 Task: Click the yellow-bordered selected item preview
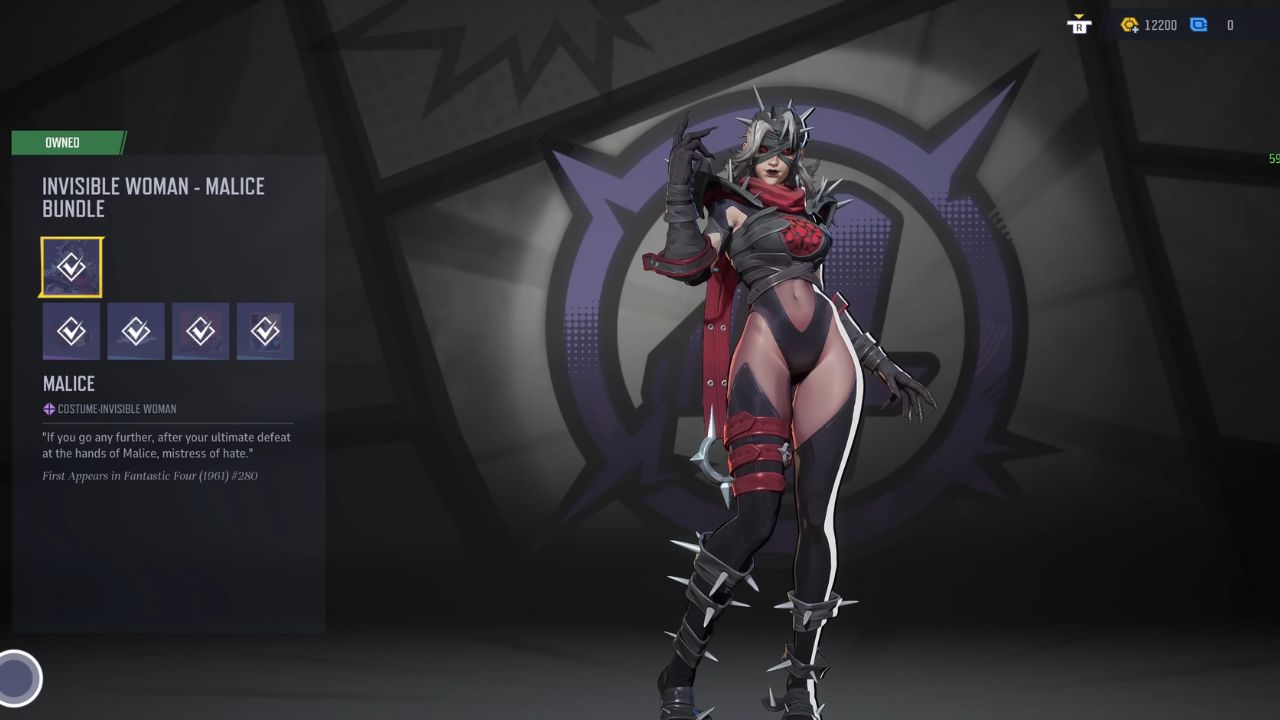[x=71, y=265]
